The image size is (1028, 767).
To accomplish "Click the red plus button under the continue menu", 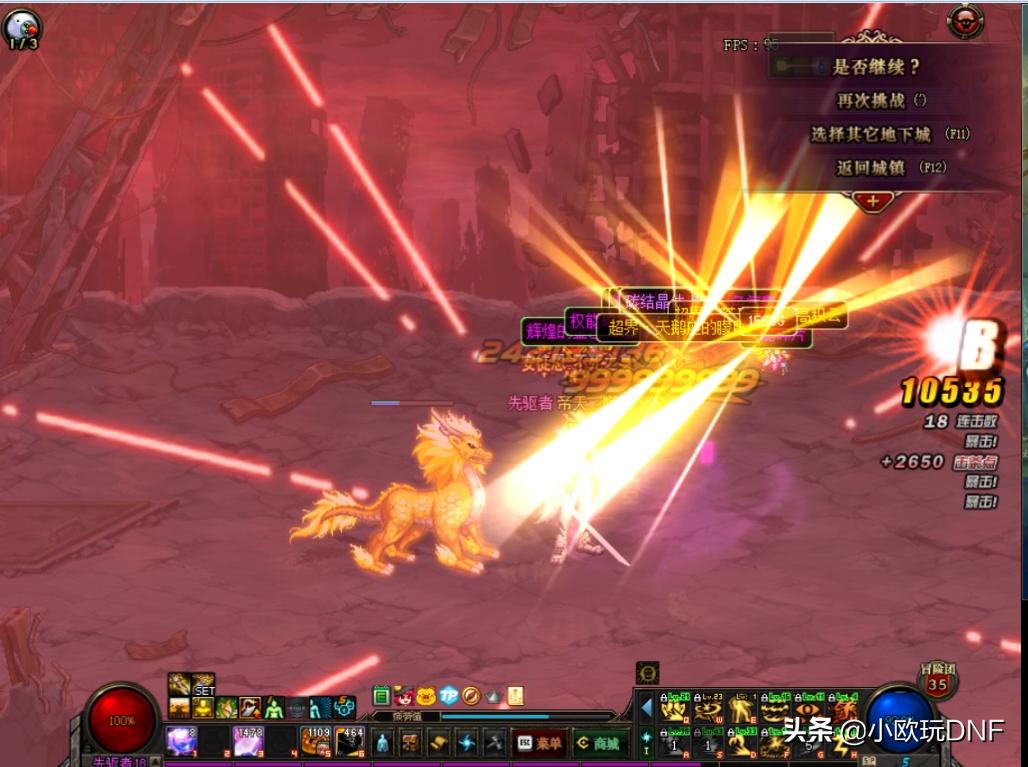I will click(x=873, y=201).
